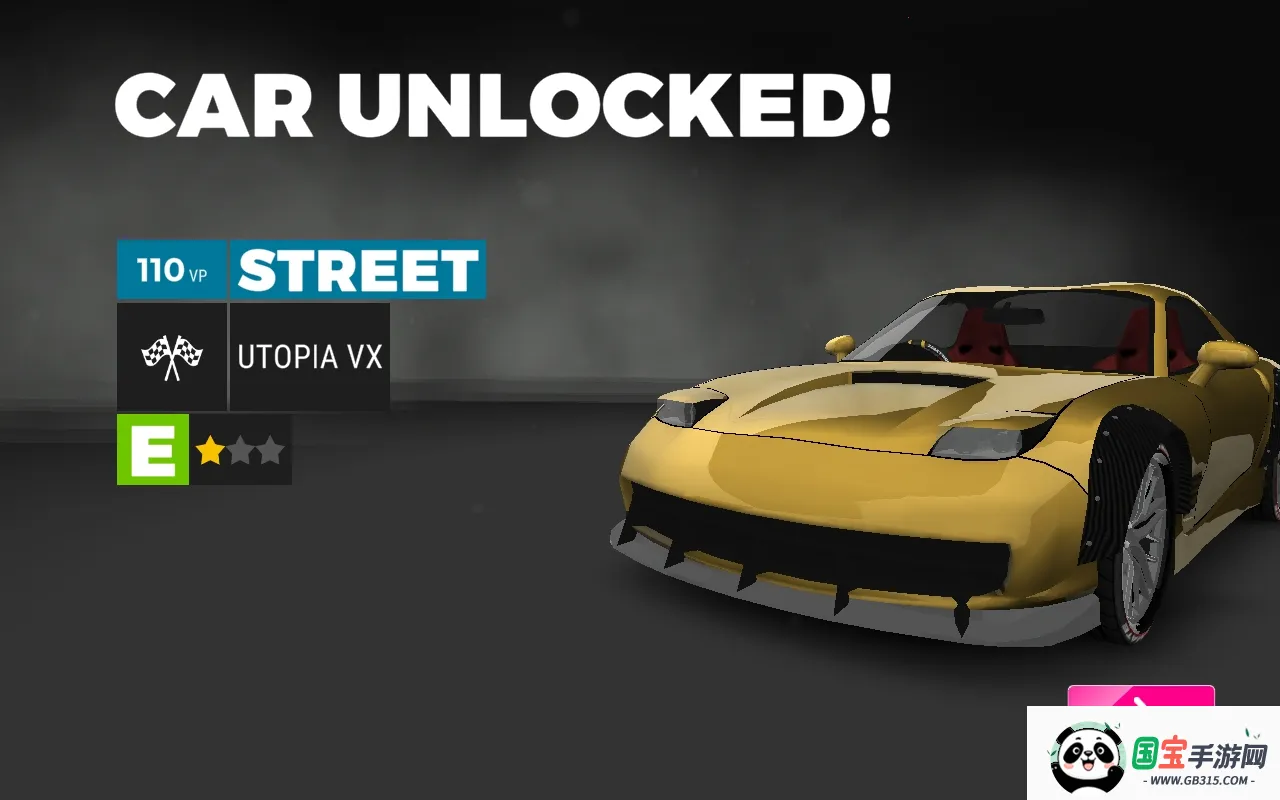Toggle the E performance class indicator
Image resolution: width=1280 pixels, height=800 pixels.
pos(151,450)
